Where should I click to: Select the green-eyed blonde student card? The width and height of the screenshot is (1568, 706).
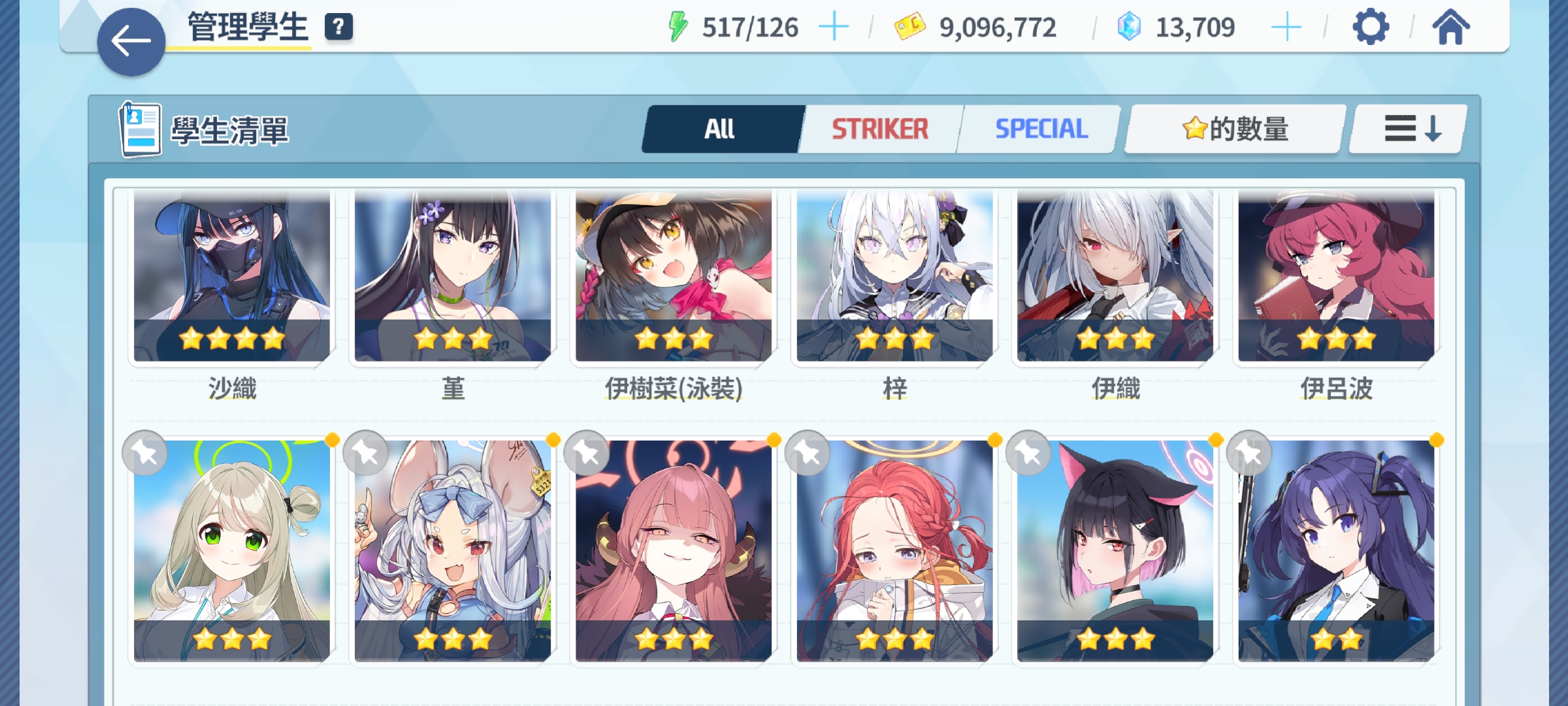[x=232, y=550]
